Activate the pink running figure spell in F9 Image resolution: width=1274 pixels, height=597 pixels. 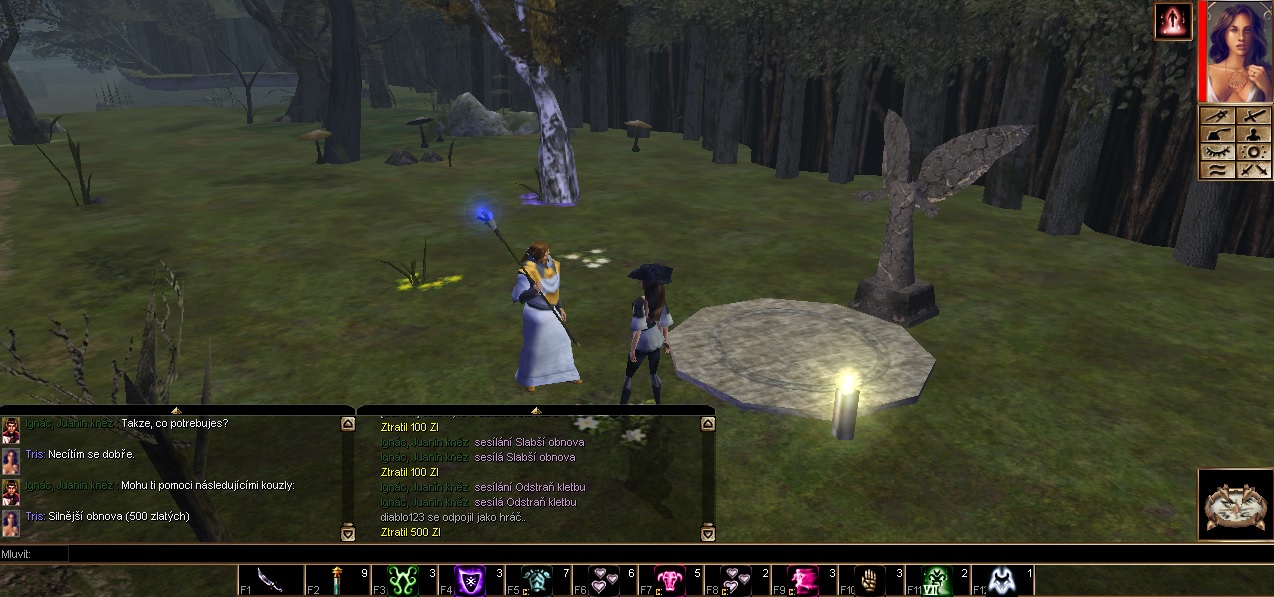point(803,580)
